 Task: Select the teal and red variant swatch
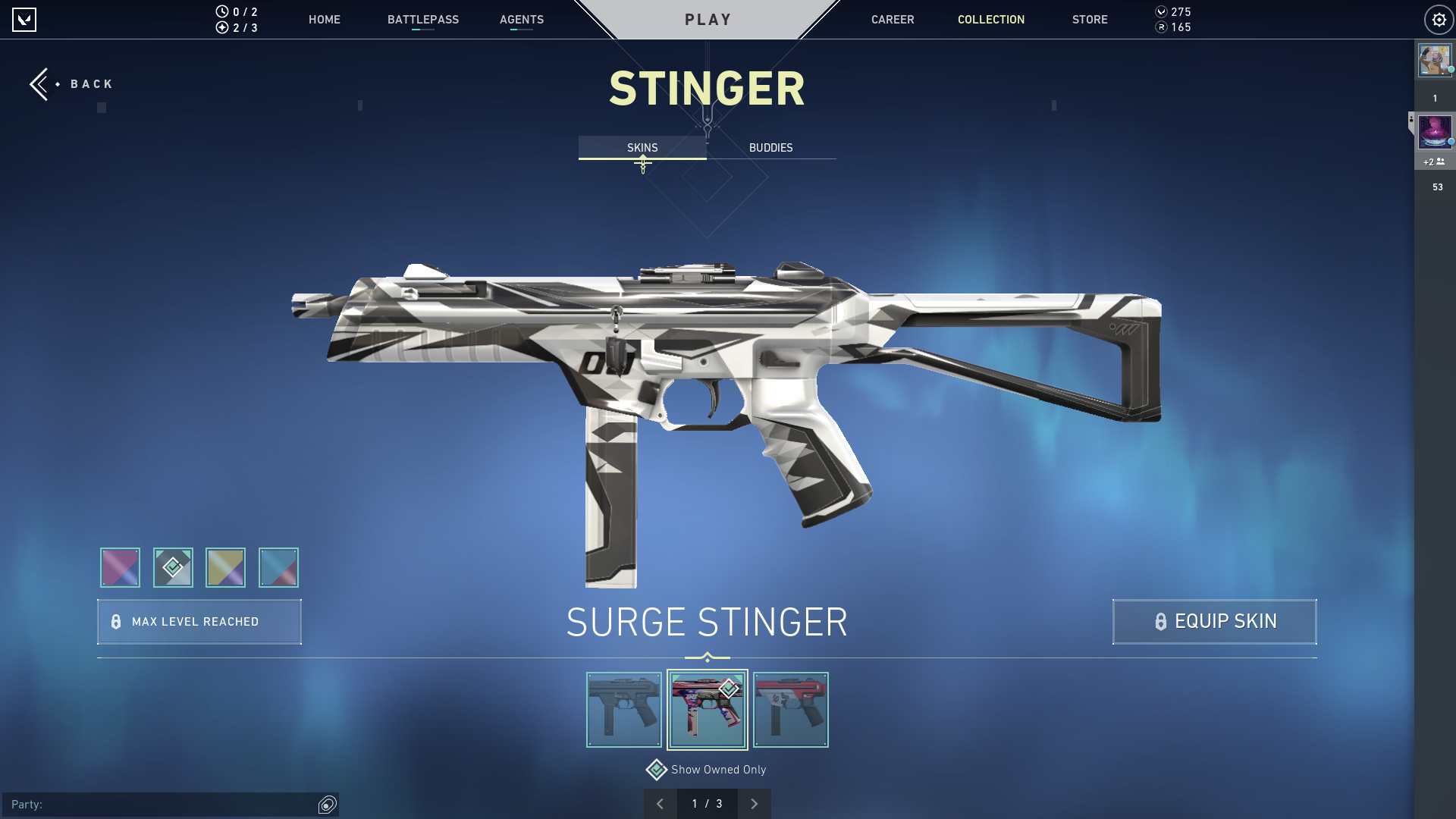point(278,567)
